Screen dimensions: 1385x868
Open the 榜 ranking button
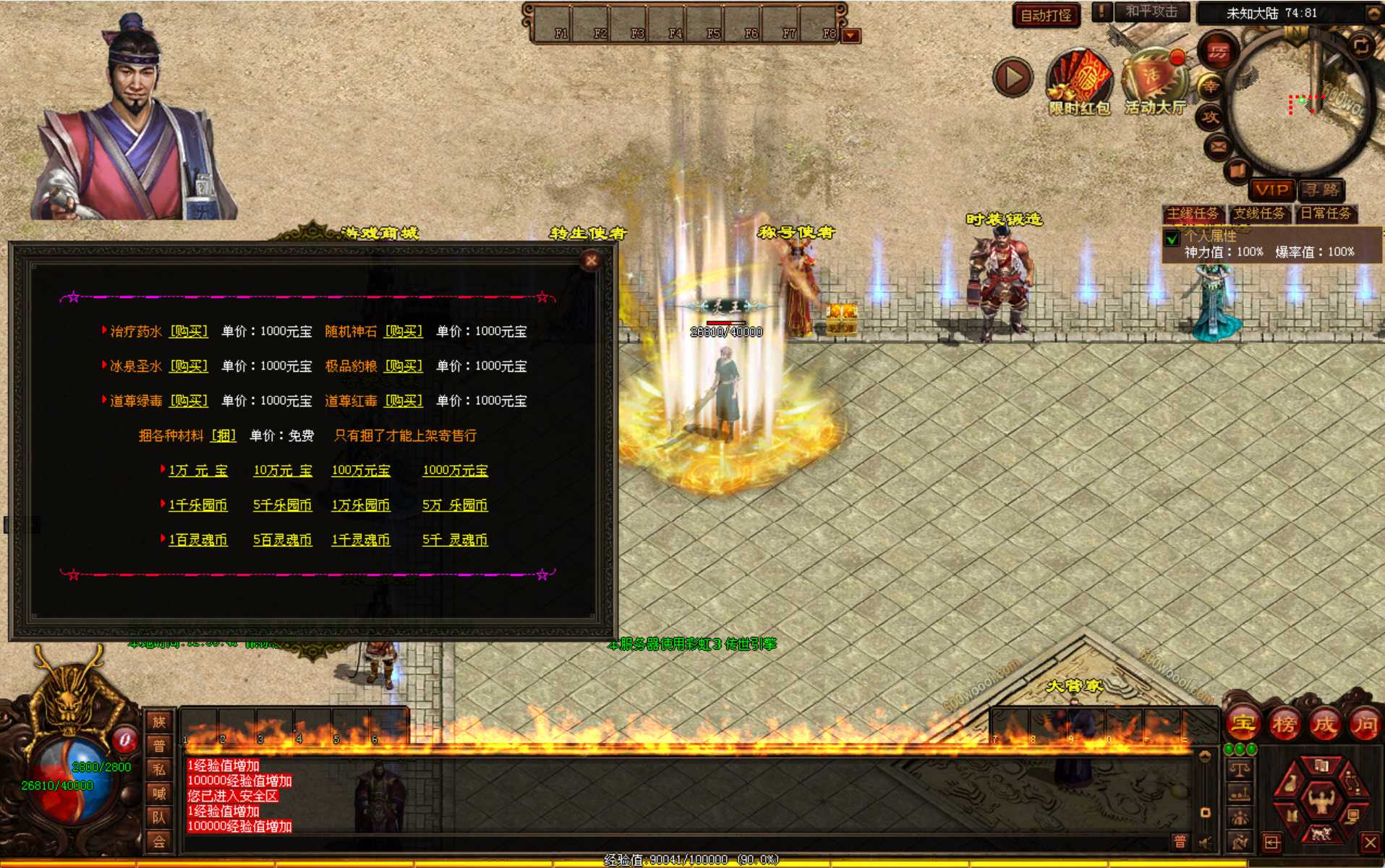[1284, 723]
